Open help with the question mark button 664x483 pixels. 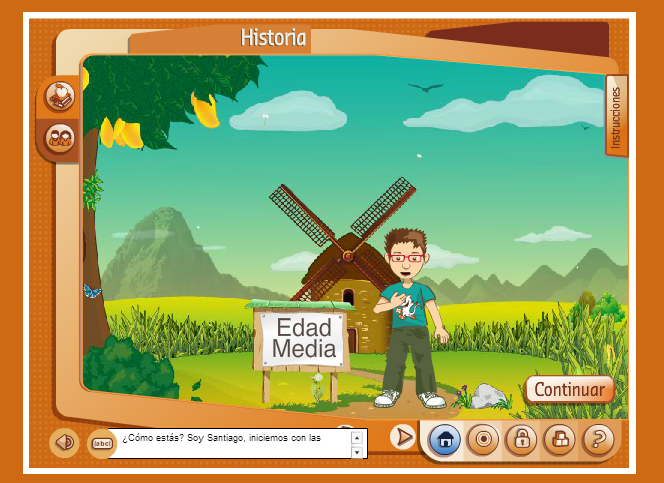point(597,438)
